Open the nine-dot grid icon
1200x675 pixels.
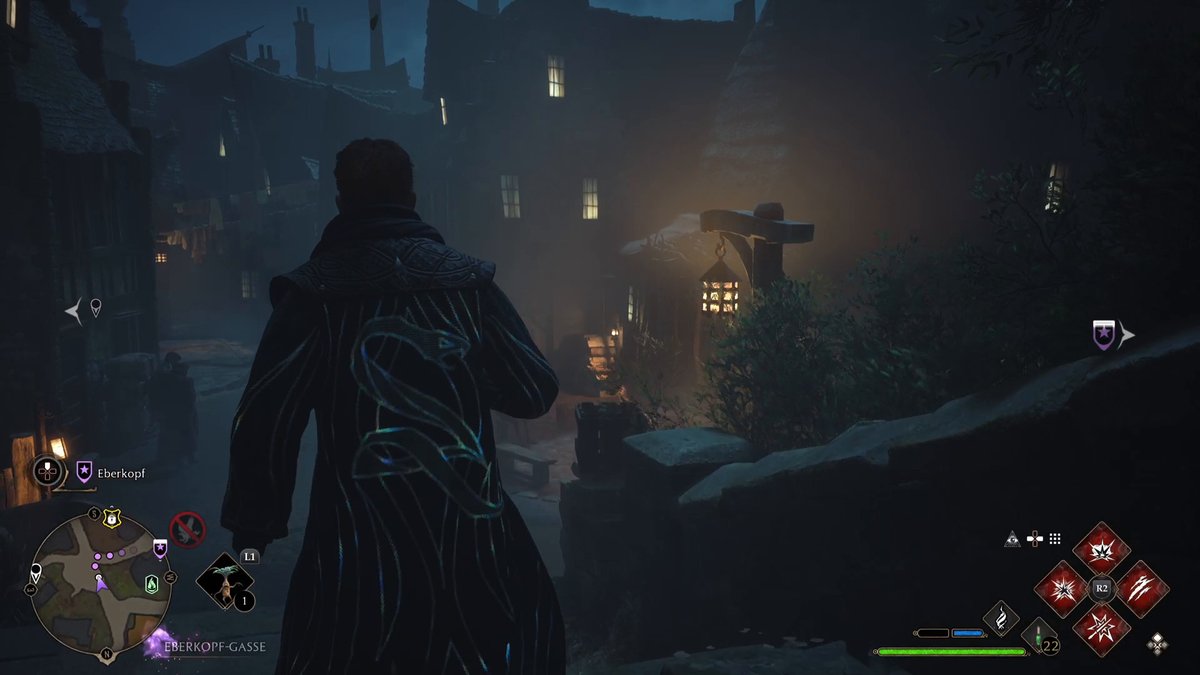click(x=1054, y=539)
